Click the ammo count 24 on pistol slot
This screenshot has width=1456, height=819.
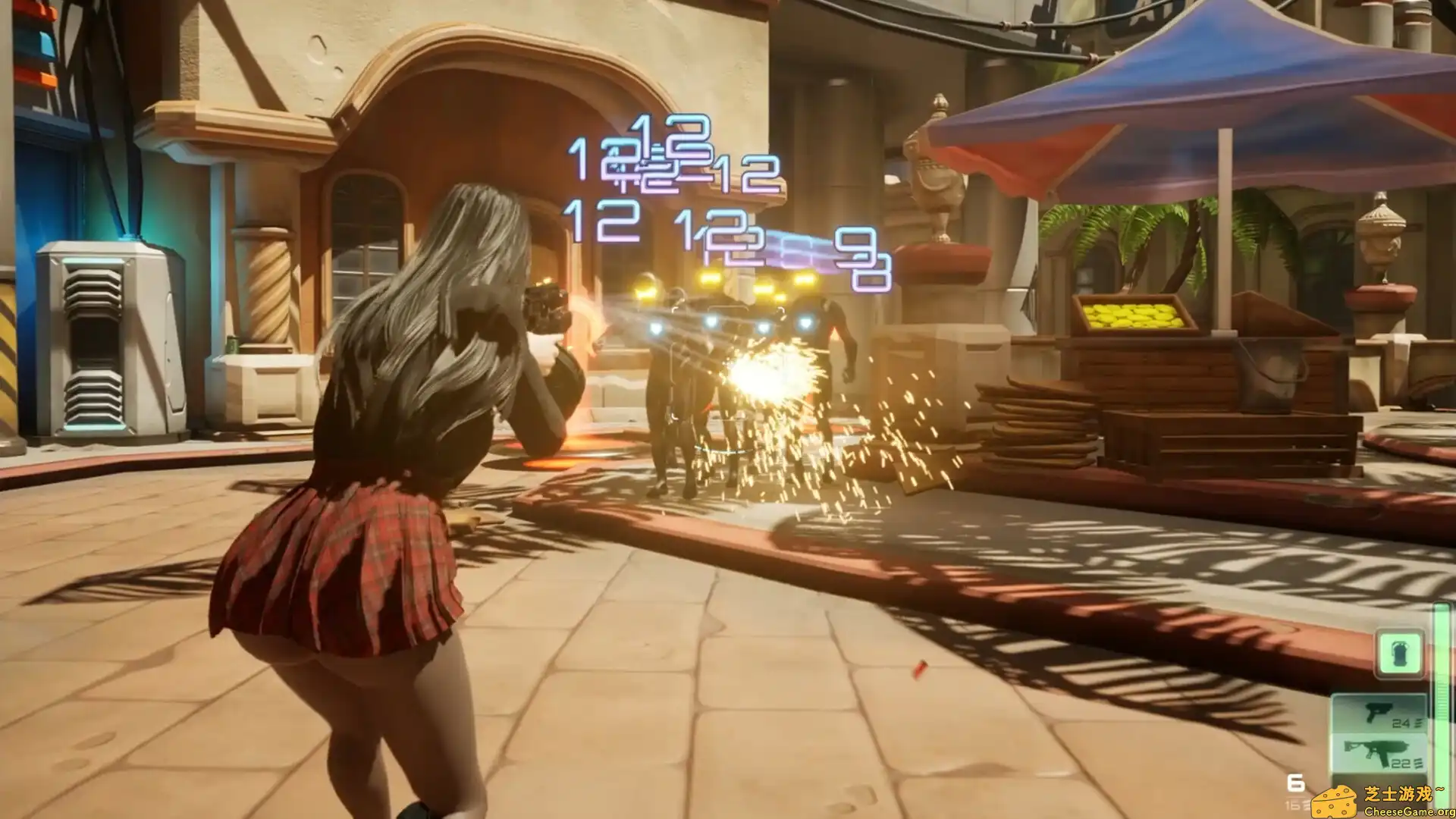pos(1401,723)
